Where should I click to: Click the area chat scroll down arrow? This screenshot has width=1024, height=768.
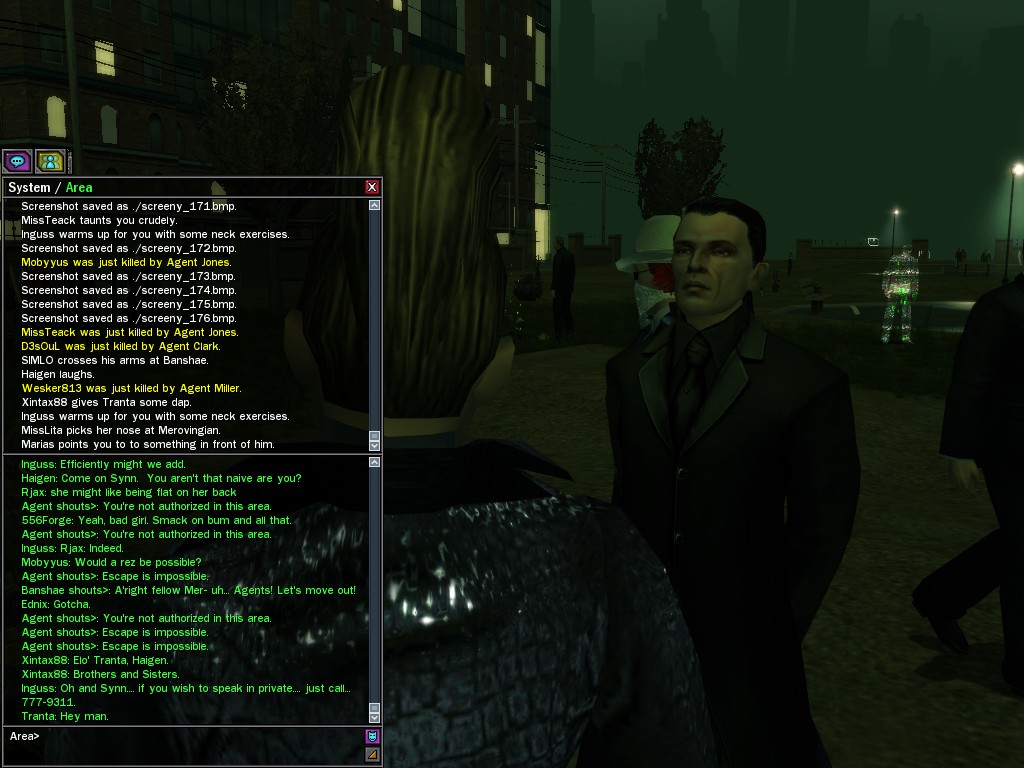coord(375,717)
